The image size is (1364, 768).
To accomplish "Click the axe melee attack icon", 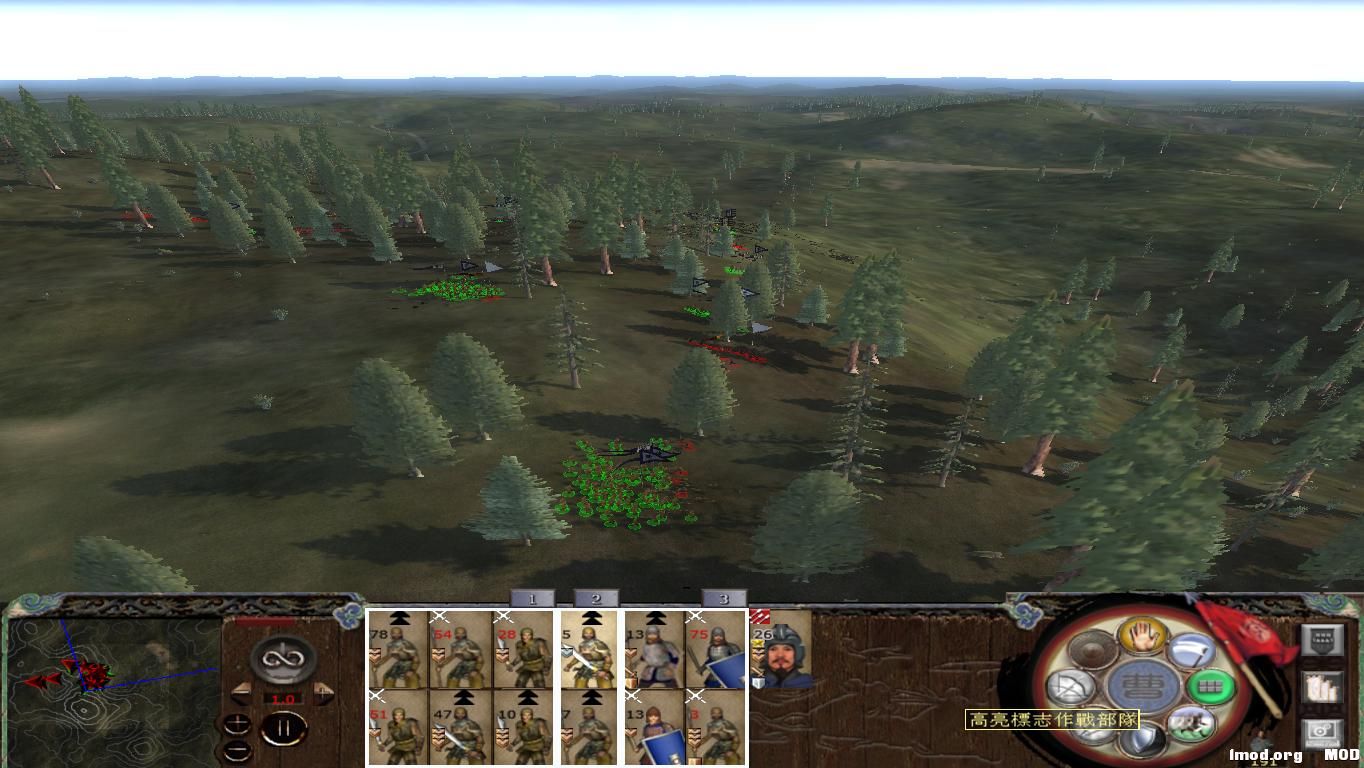I will pos(1193,650).
